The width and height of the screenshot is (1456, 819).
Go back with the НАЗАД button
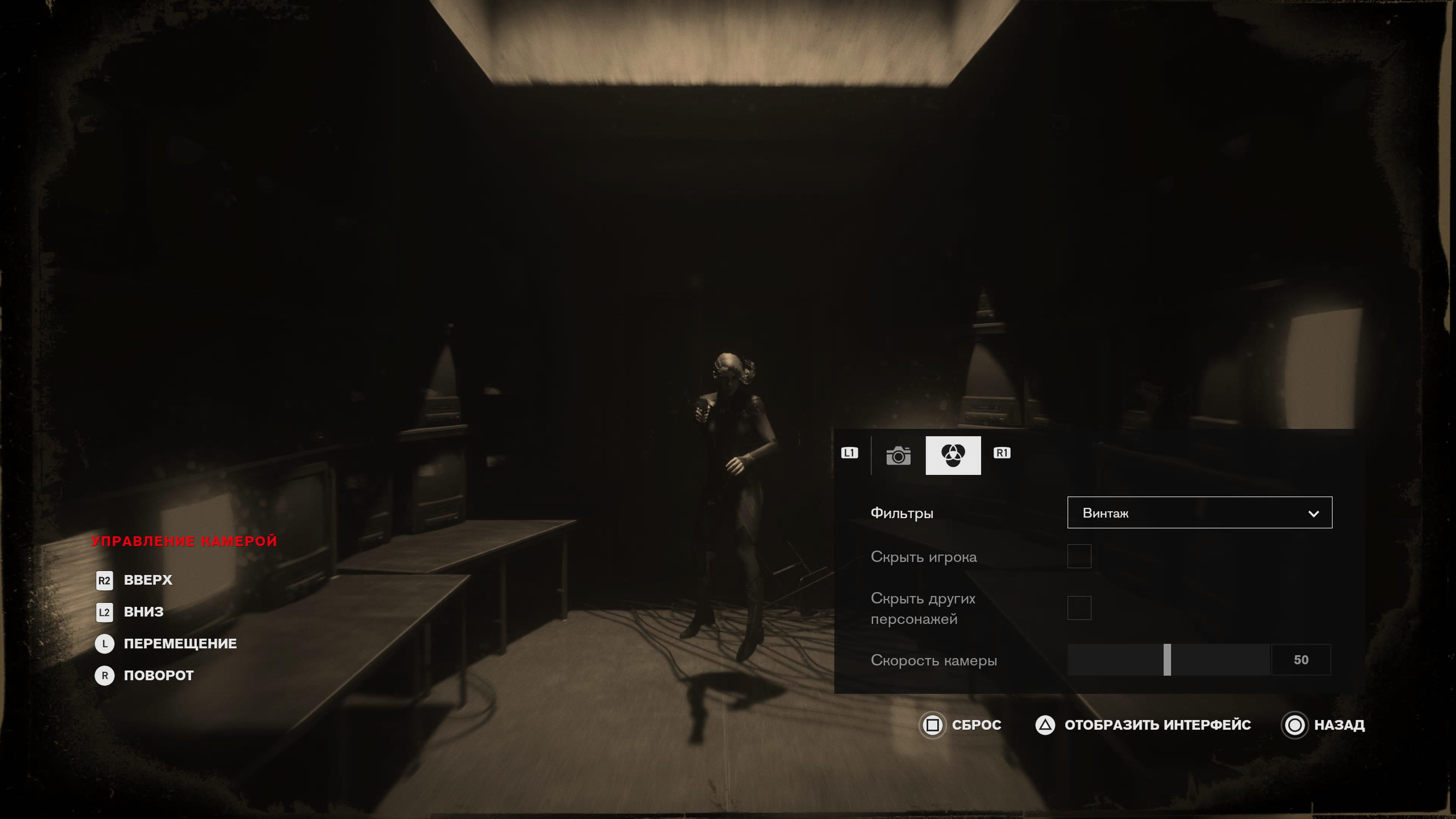[1324, 725]
